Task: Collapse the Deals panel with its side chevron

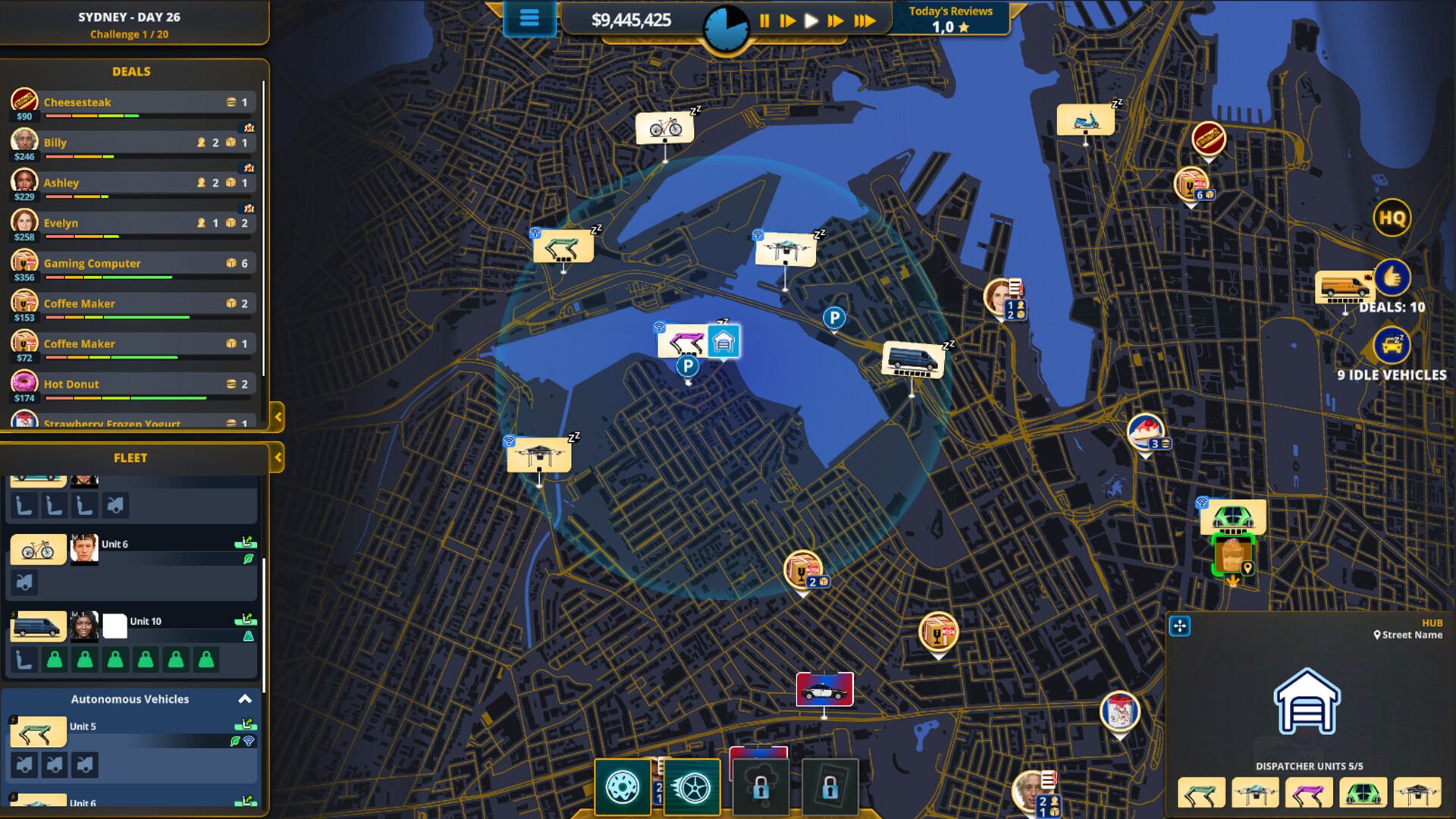Action: (x=280, y=417)
